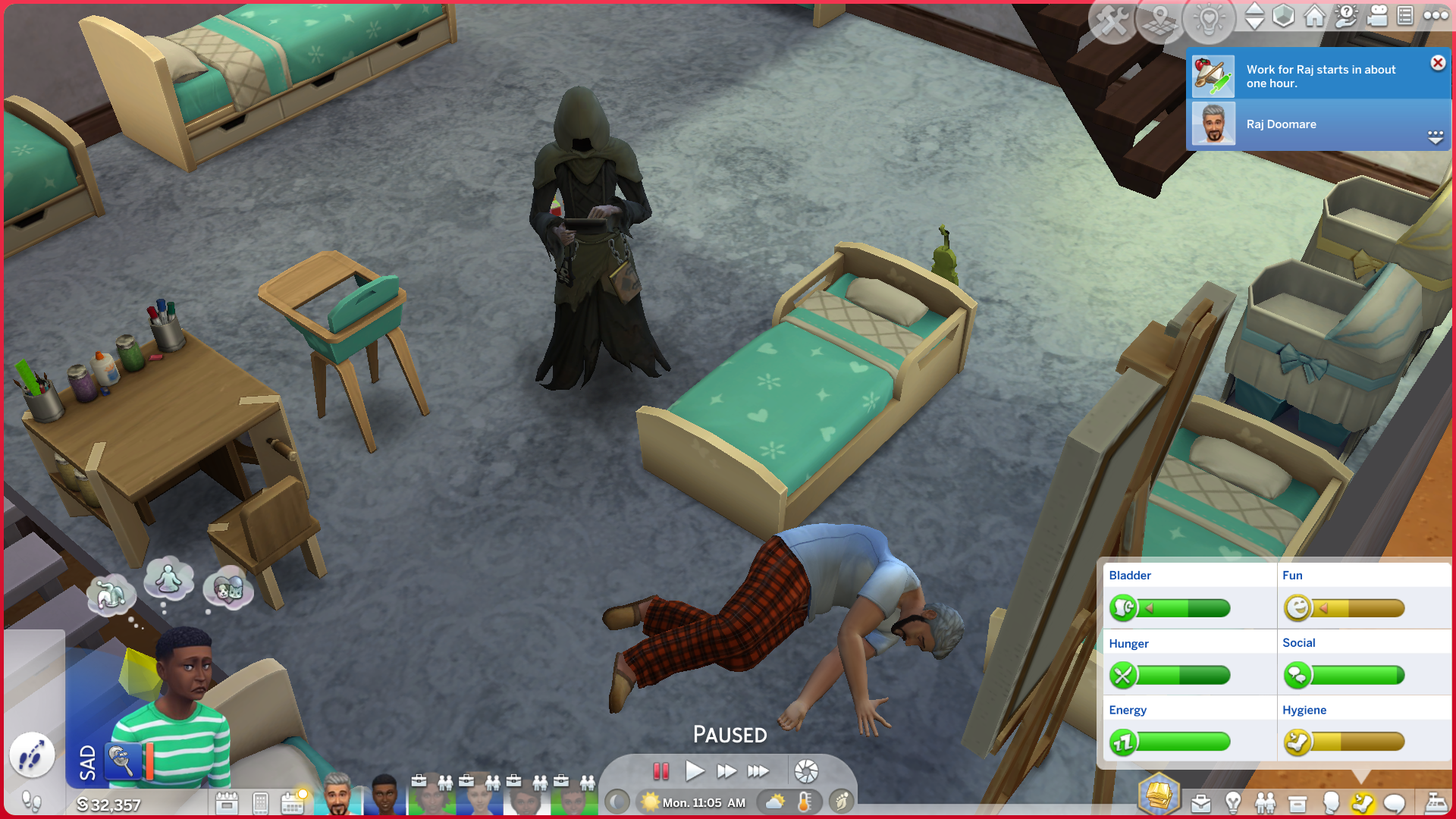Expand the notification wall arrow
The width and height of the screenshot is (1456, 819).
point(1436,137)
